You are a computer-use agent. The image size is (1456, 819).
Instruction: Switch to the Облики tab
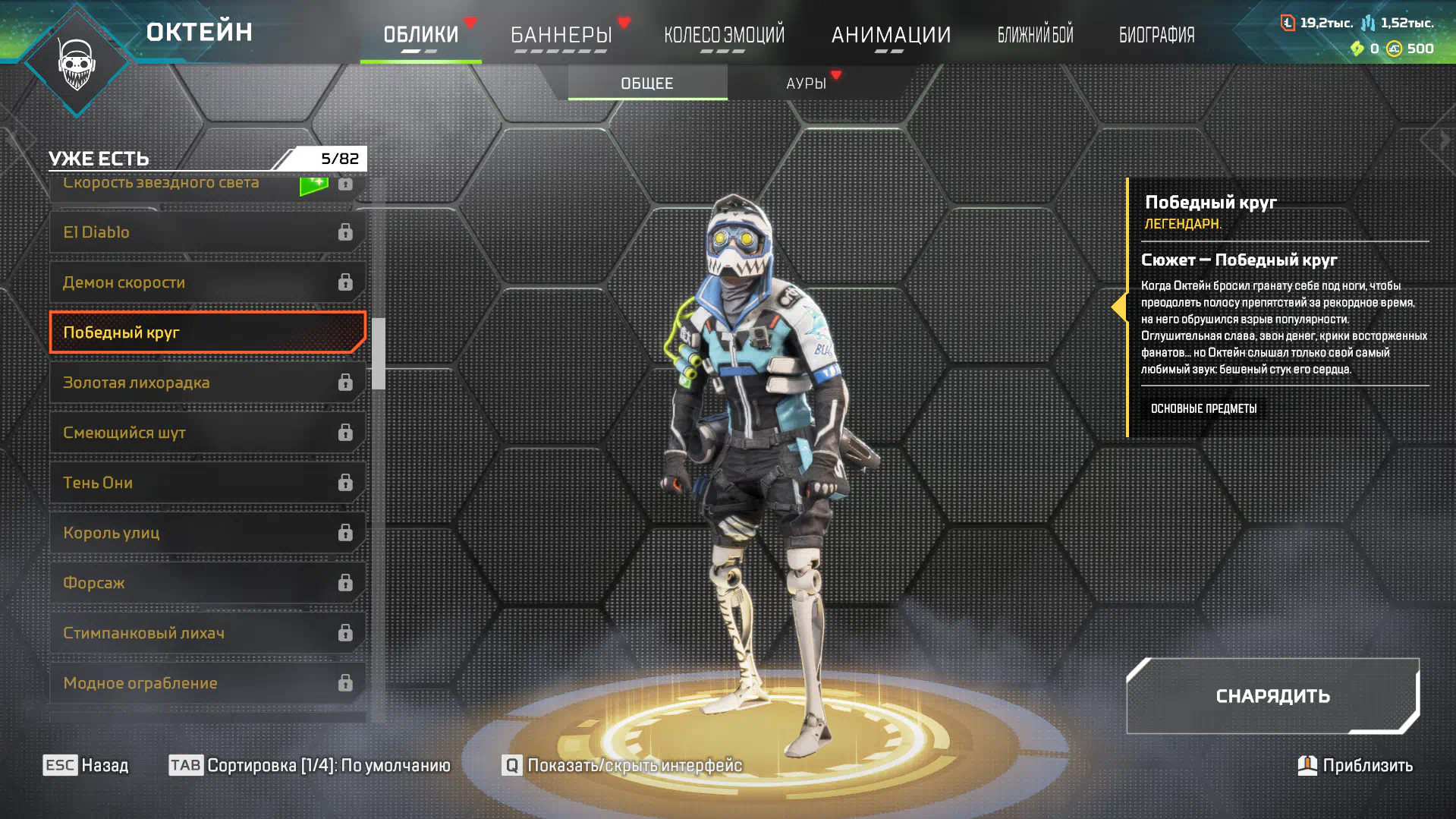tap(420, 35)
